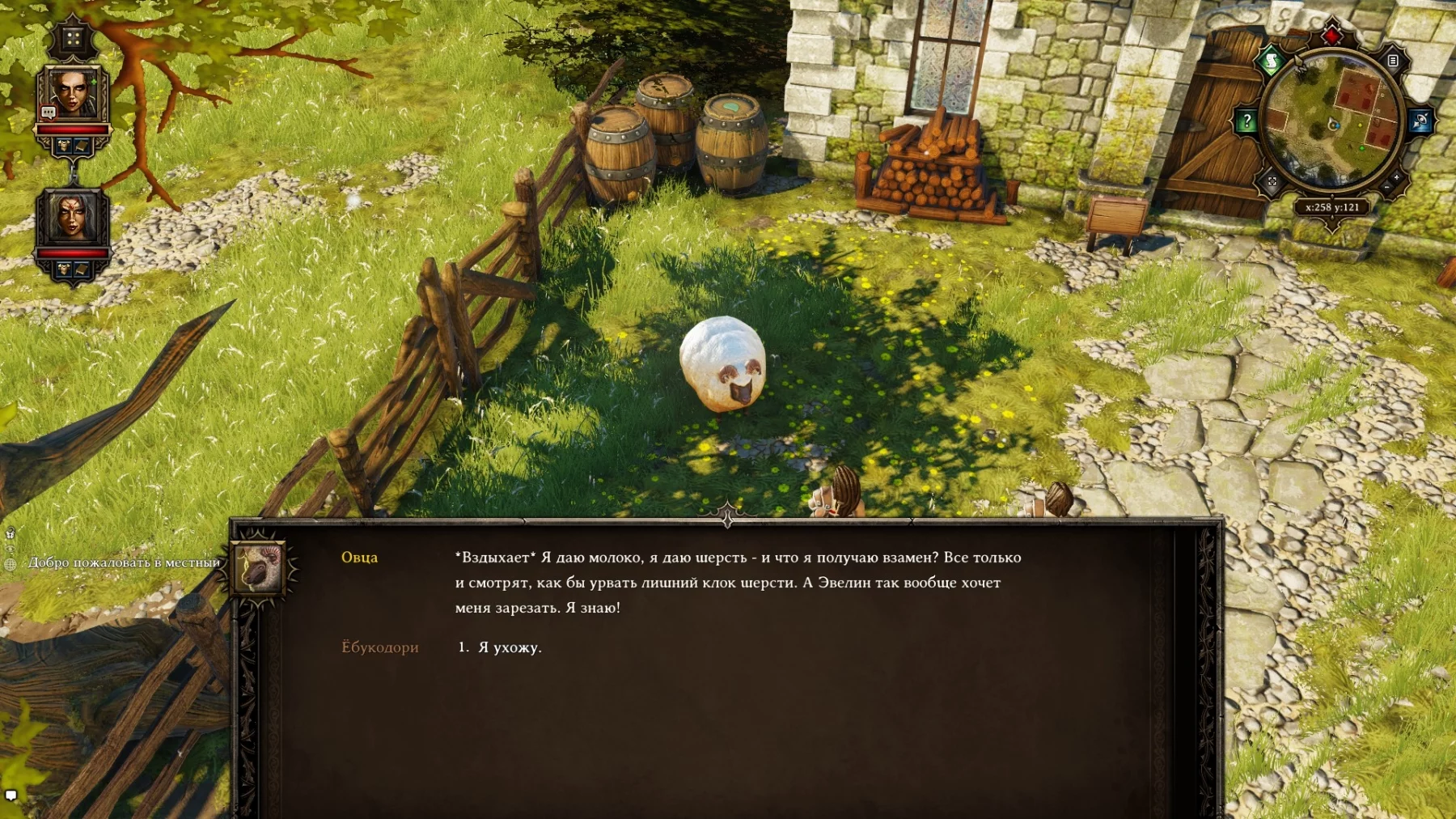The image size is (1456, 819).
Task: Click the red diamond button above minimap
Action: (1331, 36)
